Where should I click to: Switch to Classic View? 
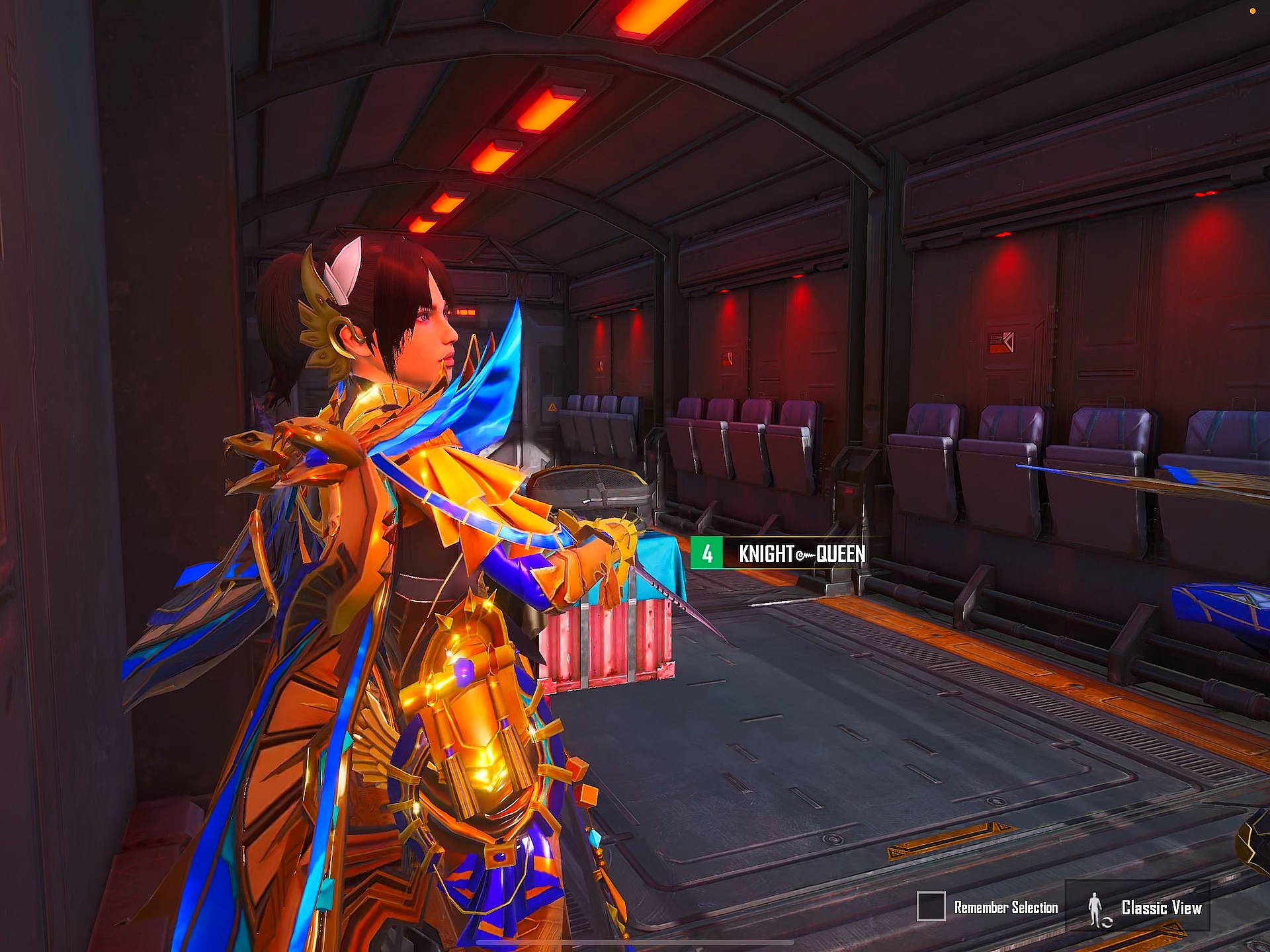(1145, 908)
